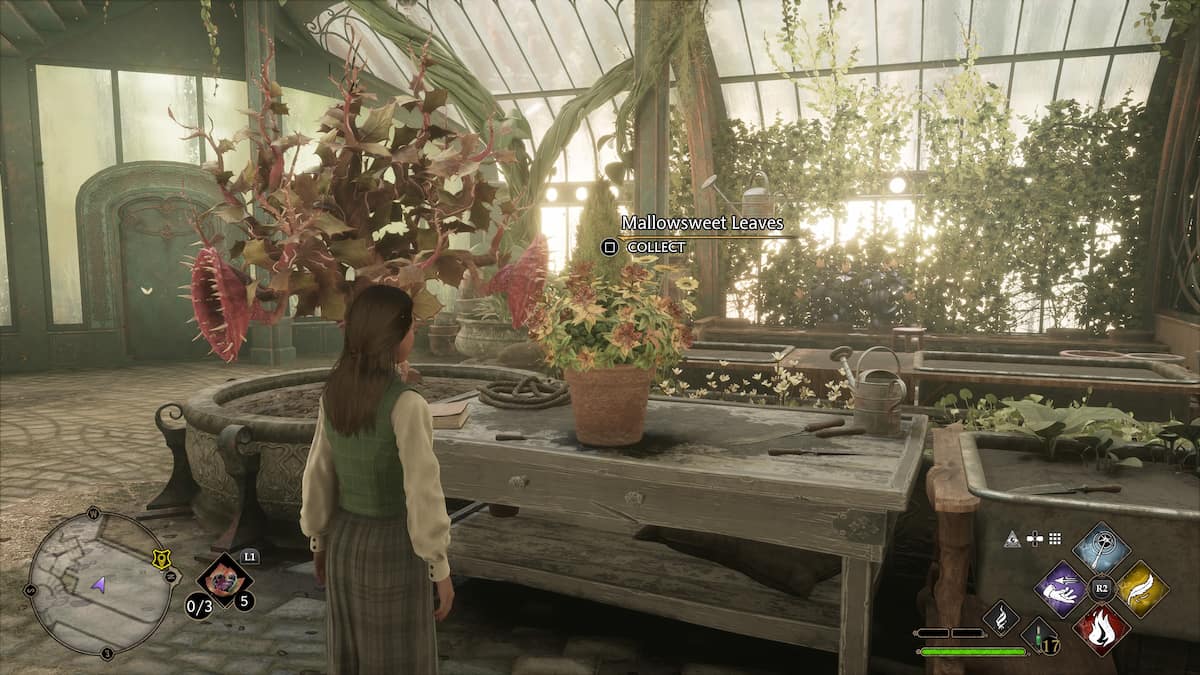The image size is (1200, 675).
Task: Use the chomping cabbage tool slot
Action: pyautogui.click(x=223, y=580)
